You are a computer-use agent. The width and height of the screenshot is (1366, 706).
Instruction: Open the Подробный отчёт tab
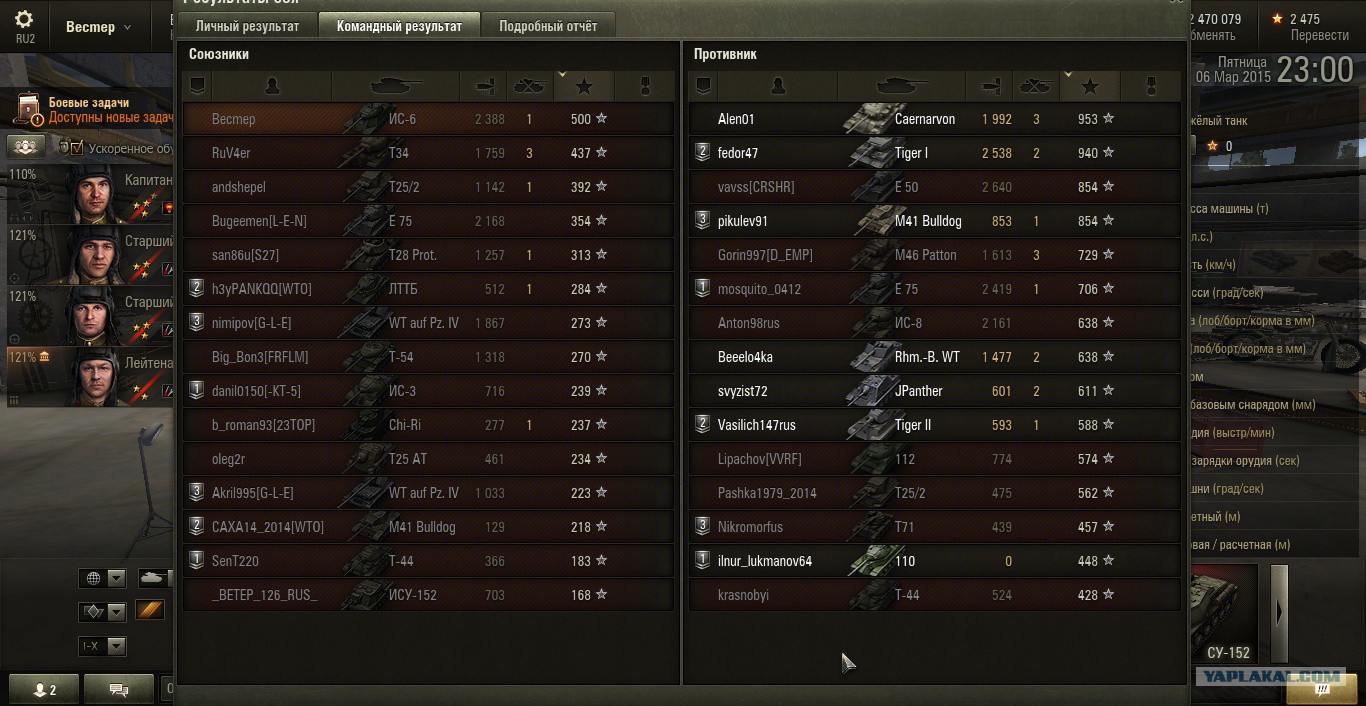(x=548, y=26)
